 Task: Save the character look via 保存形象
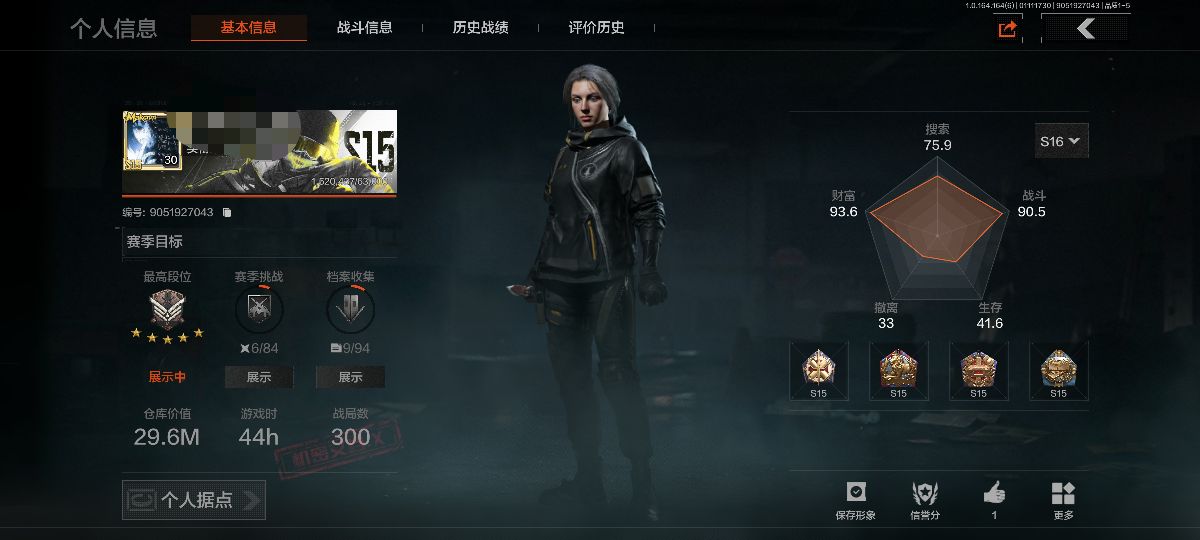pyautogui.click(x=855, y=500)
